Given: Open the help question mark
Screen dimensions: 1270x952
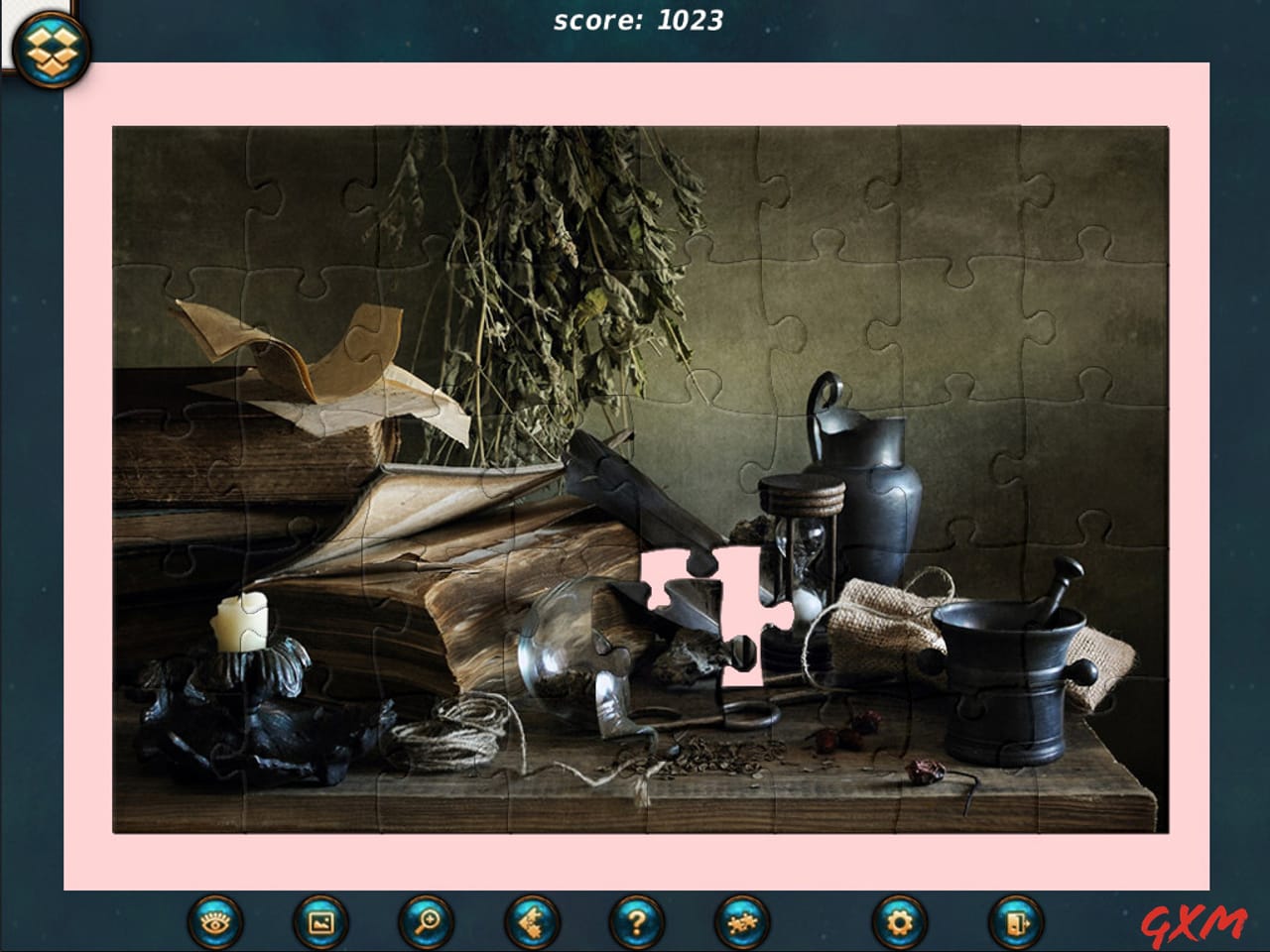Looking at the screenshot, I should [x=635, y=923].
